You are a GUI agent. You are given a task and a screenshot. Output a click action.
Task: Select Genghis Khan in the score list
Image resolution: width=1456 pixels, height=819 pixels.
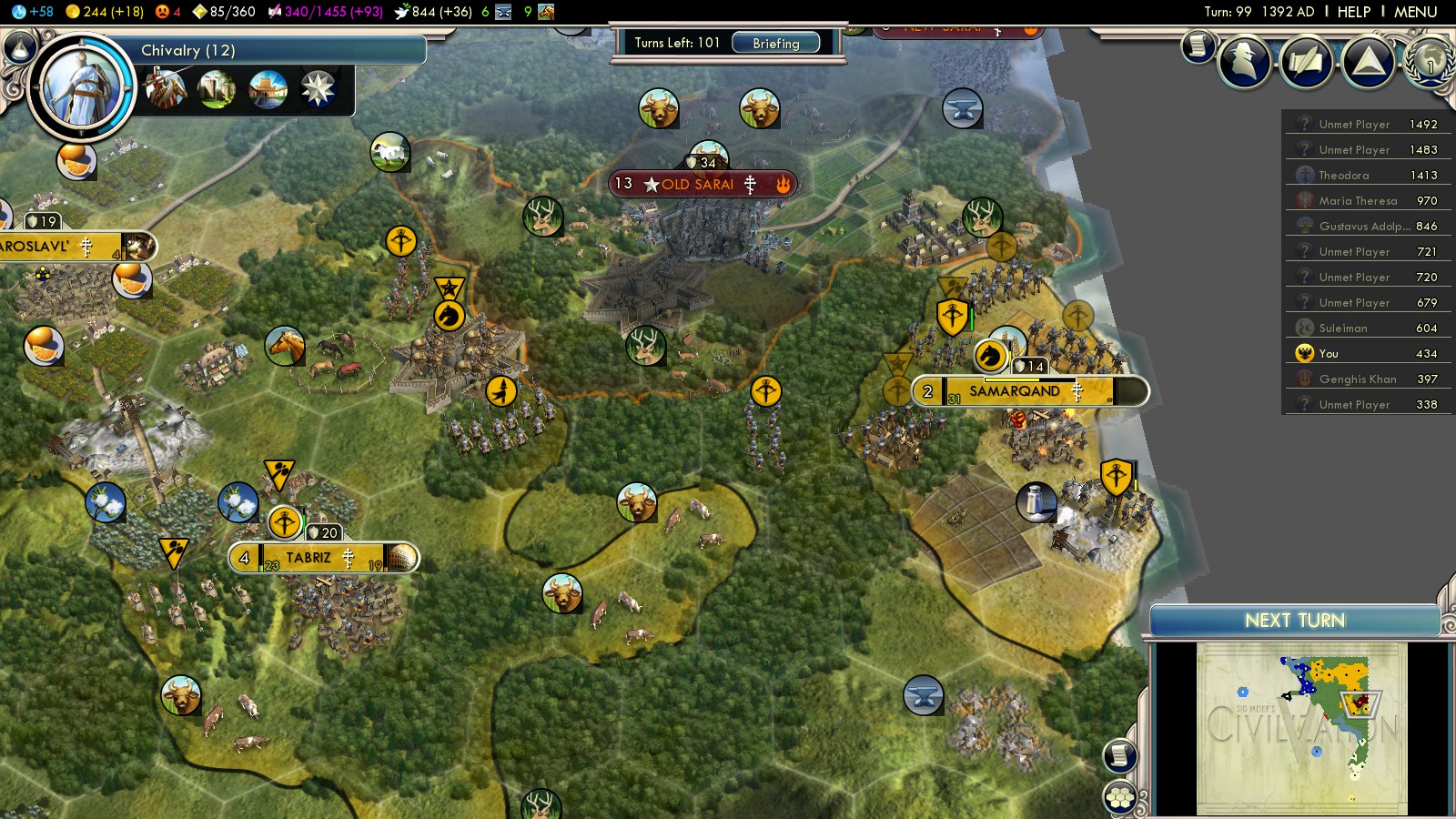(1357, 379)
